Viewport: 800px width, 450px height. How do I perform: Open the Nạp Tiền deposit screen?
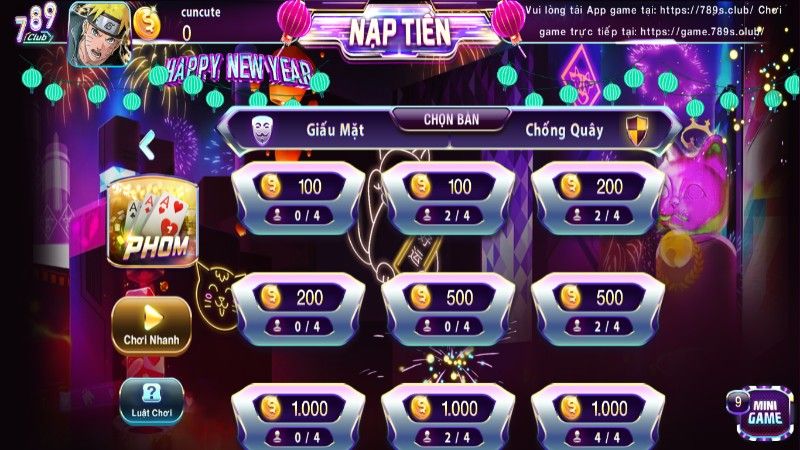(399, 31)
